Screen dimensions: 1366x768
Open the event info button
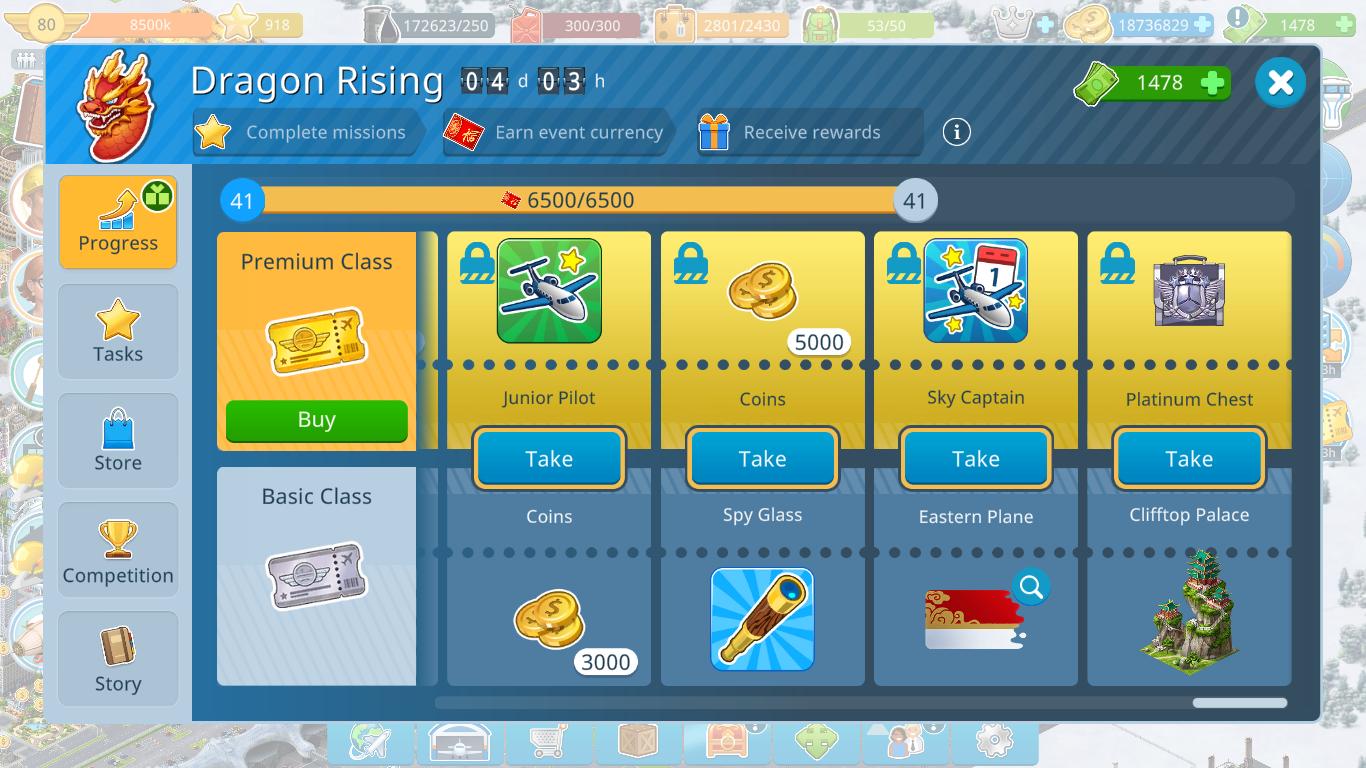pos(956,132)
